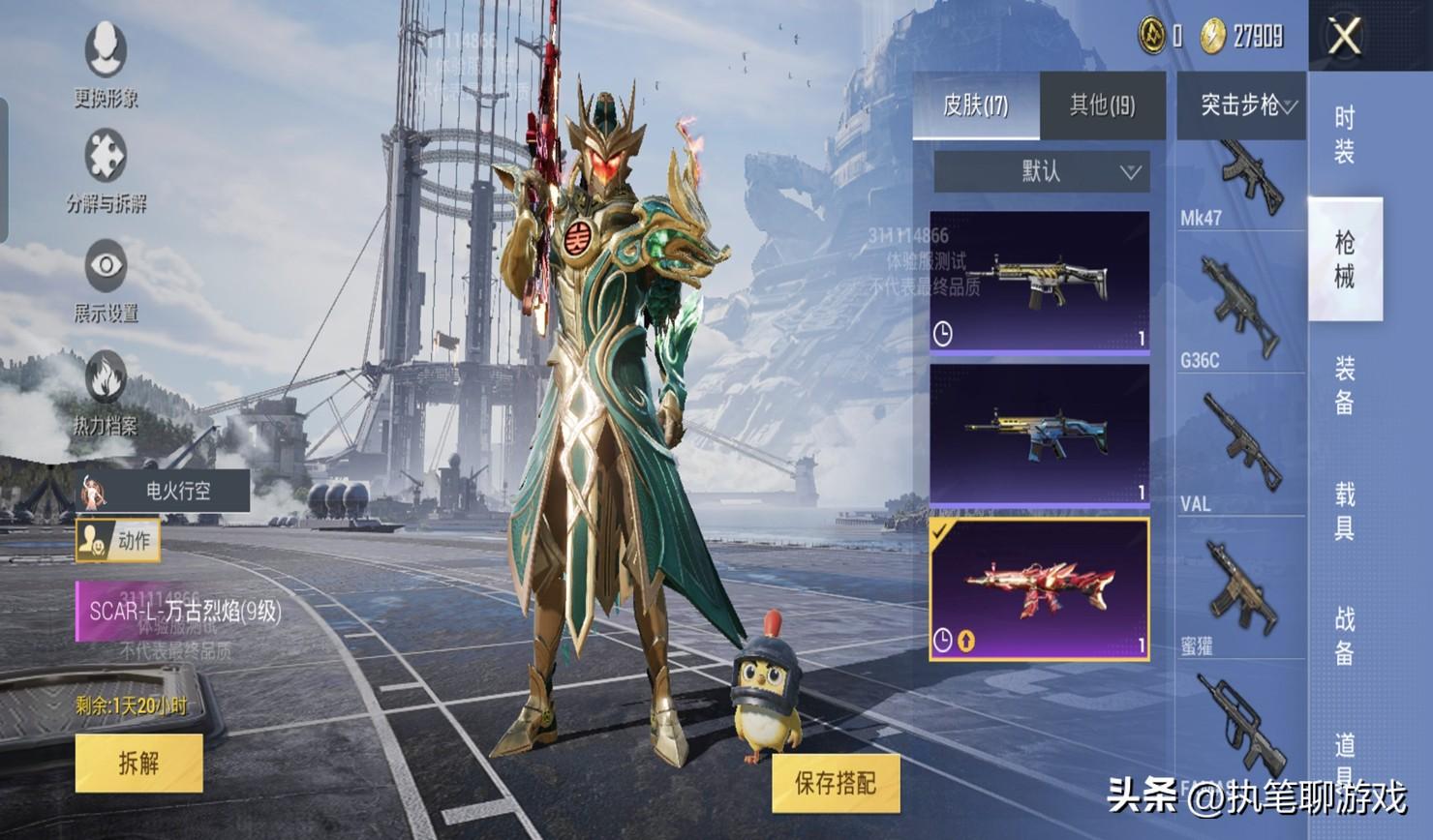This screenshot has height=840, width=1433.
Task: Switch to the 皮肤(17) skins tab
Action: (x=976, y=105)
